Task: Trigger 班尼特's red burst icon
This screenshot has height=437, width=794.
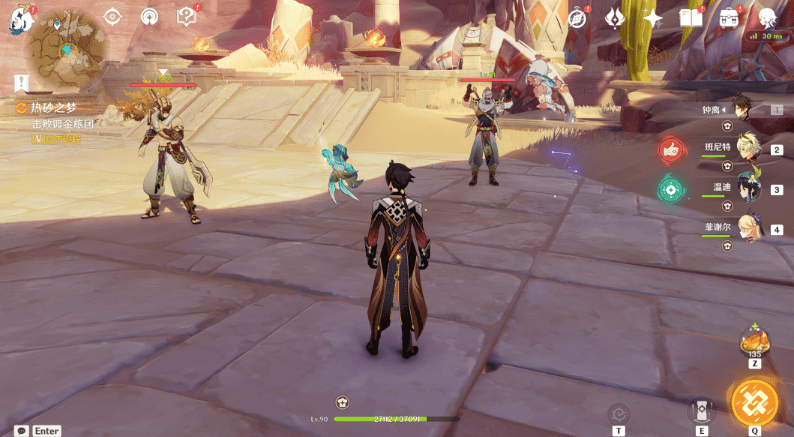Action: pos(671,150)
